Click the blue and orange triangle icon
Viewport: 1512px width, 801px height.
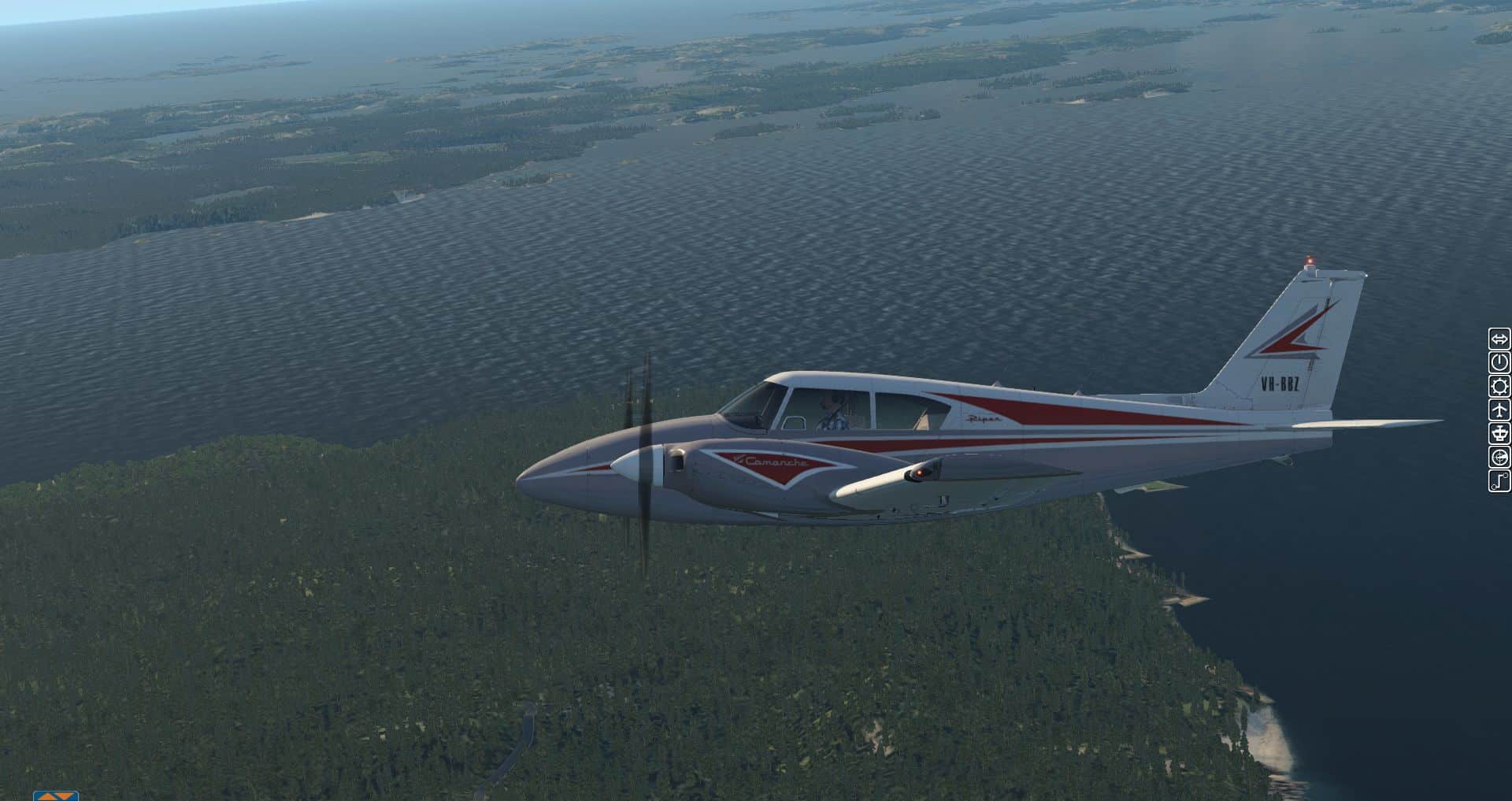click(x=56, y=795)
